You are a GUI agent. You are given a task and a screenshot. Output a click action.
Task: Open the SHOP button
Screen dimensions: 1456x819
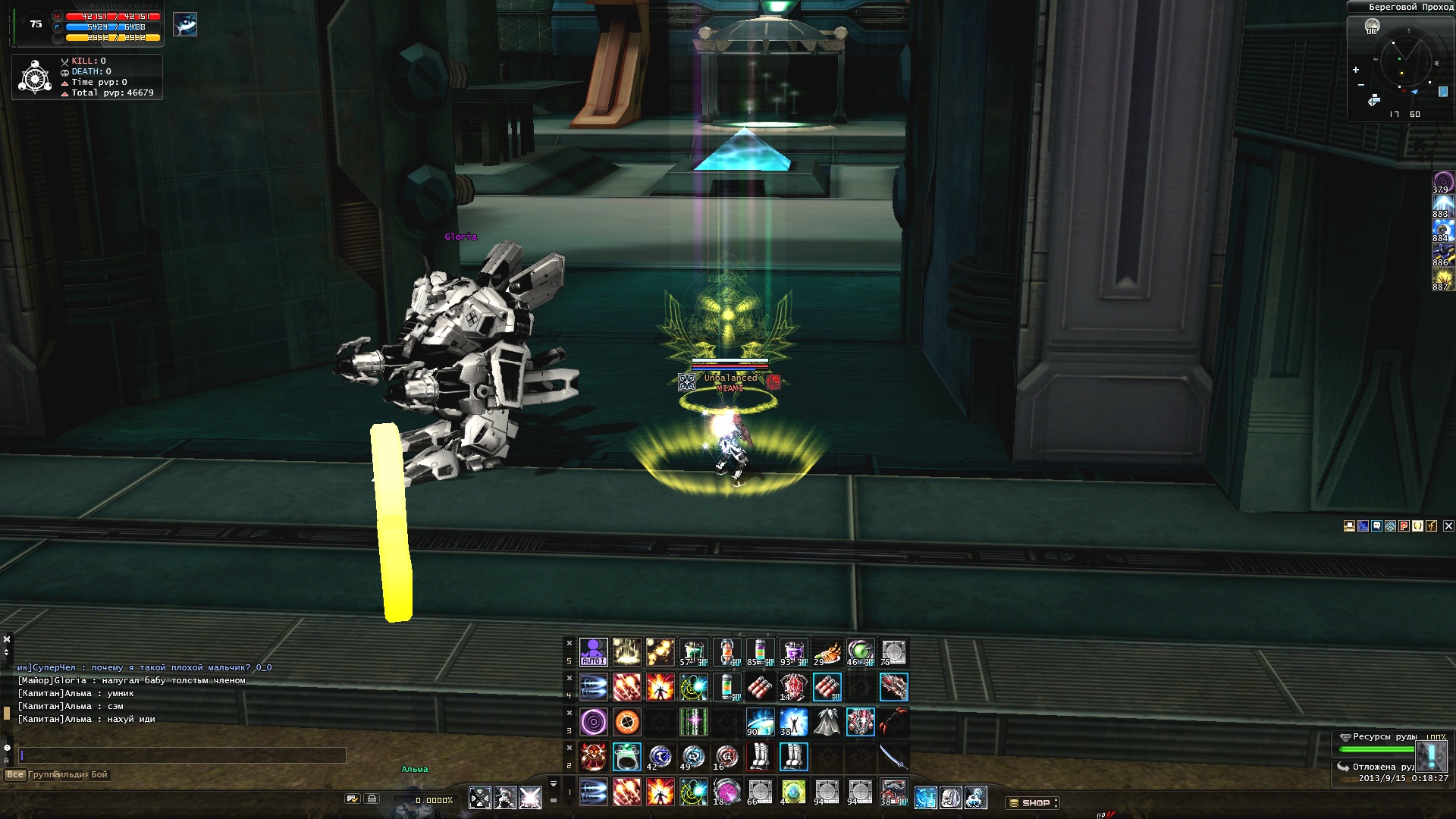pos(1033,802)
